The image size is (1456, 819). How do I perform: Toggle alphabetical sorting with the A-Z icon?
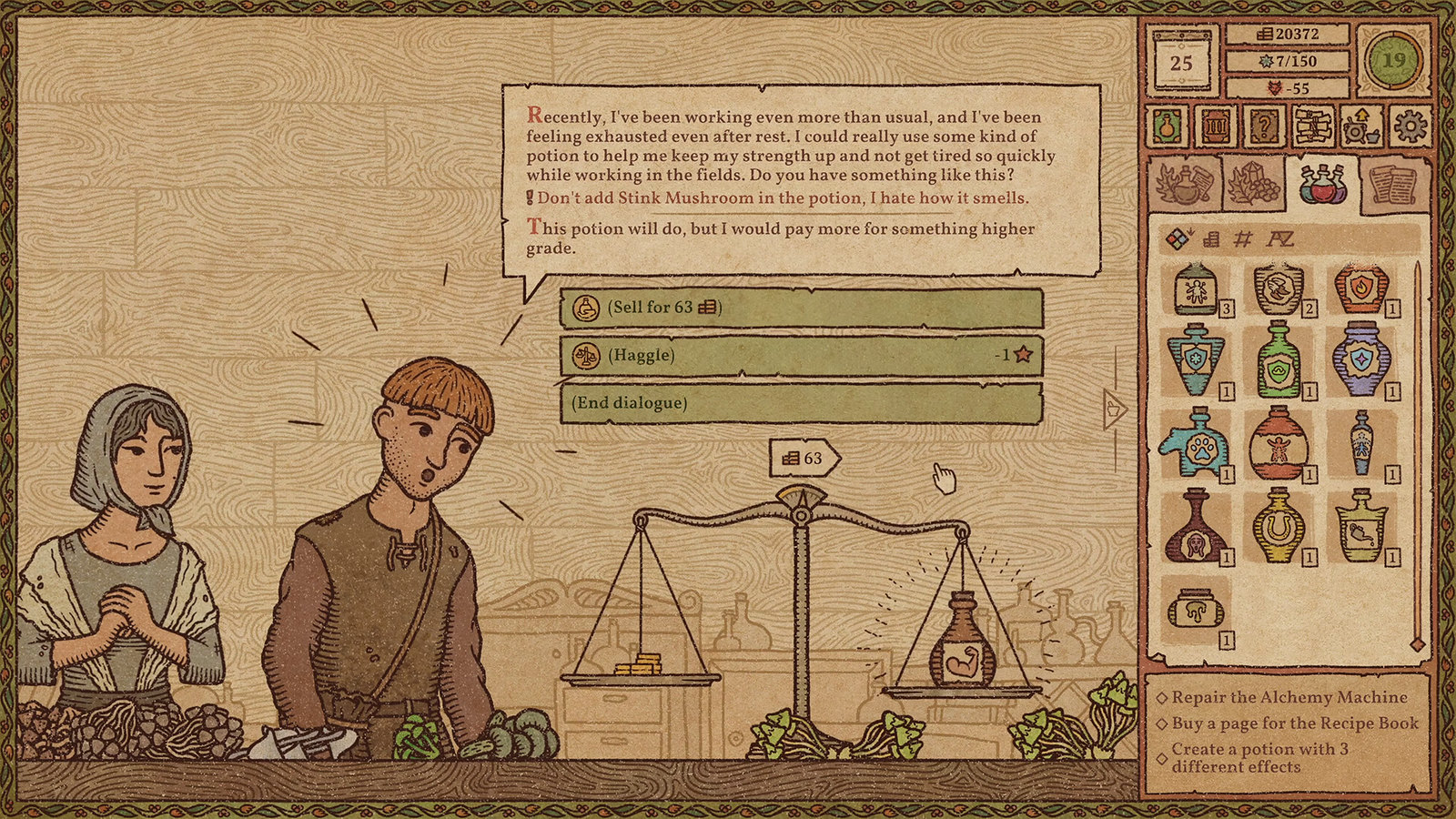coord(1280,239)
